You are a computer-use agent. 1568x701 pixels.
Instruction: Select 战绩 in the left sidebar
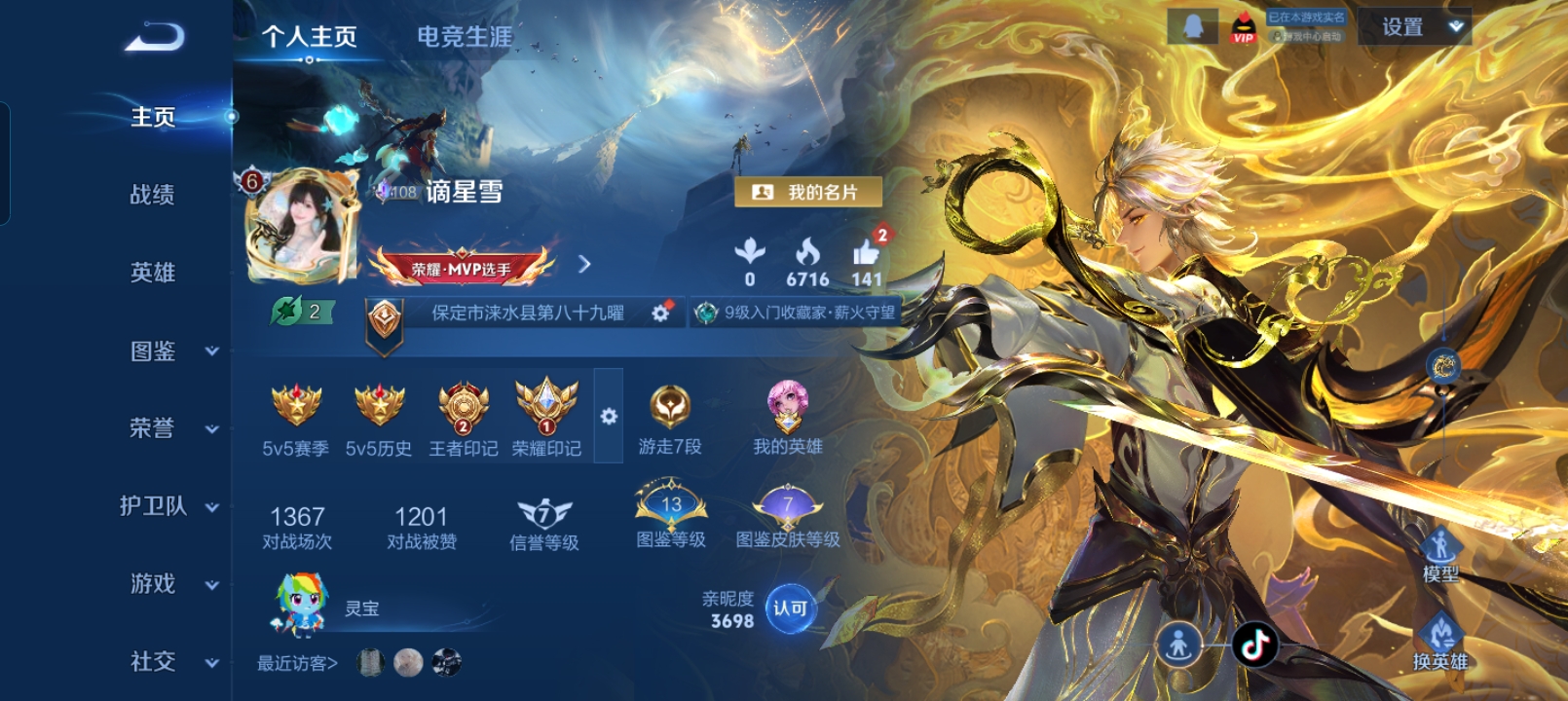pyautogui.click(x=151, y=195)
